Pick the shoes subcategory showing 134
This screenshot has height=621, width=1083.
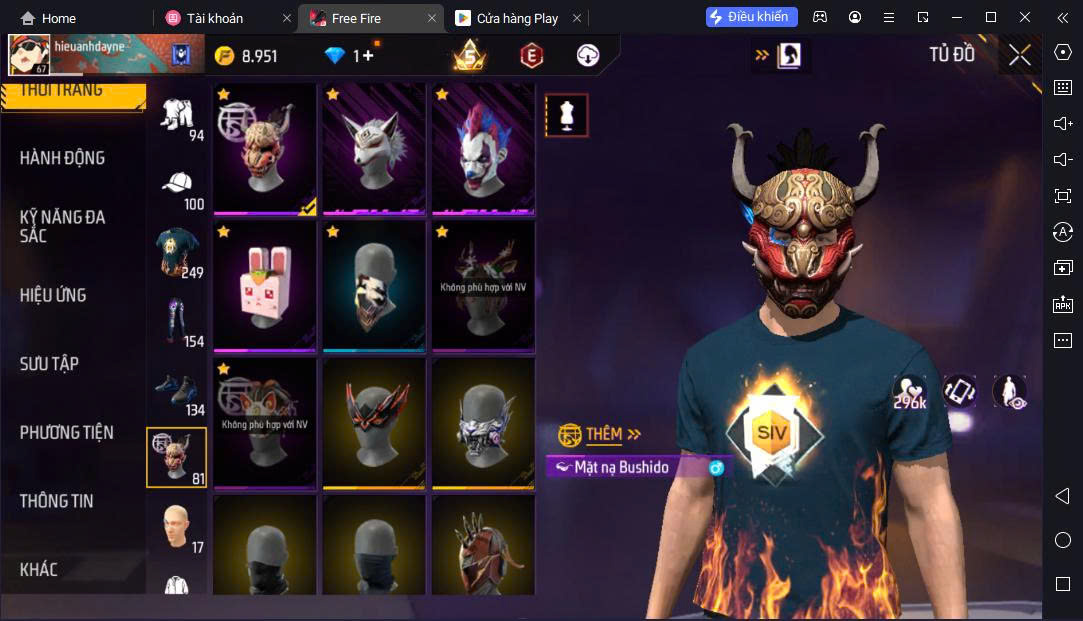[178, 393]
